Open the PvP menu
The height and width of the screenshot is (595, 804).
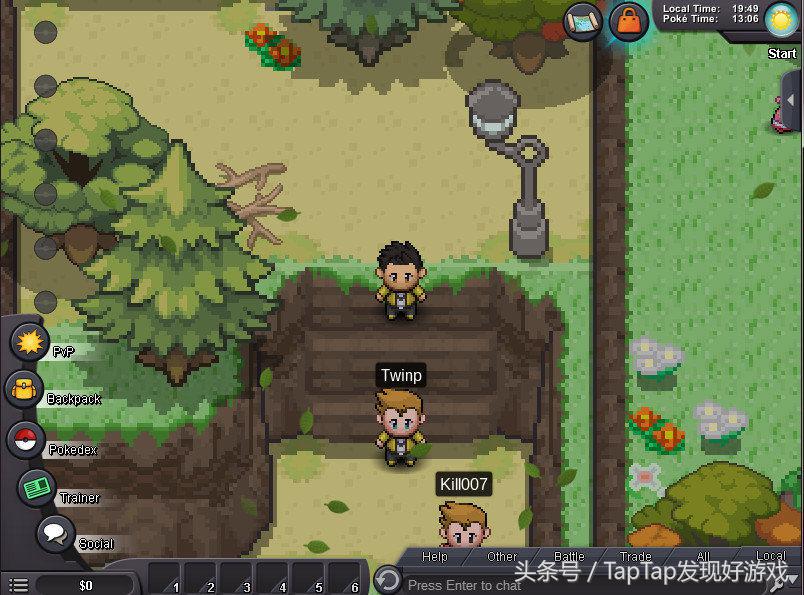[x=29, y=343]
